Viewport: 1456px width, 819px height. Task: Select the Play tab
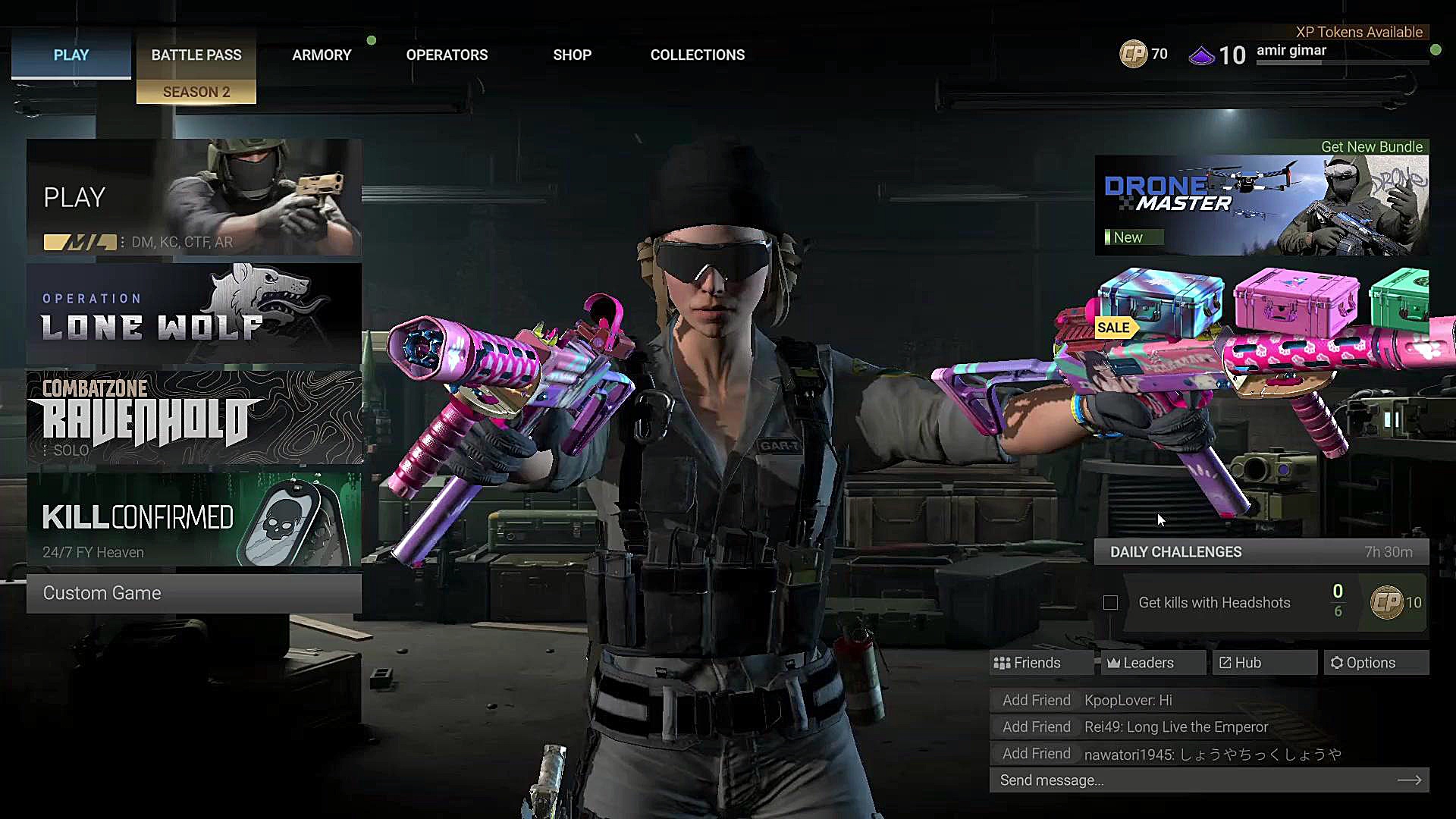[71, 55]
